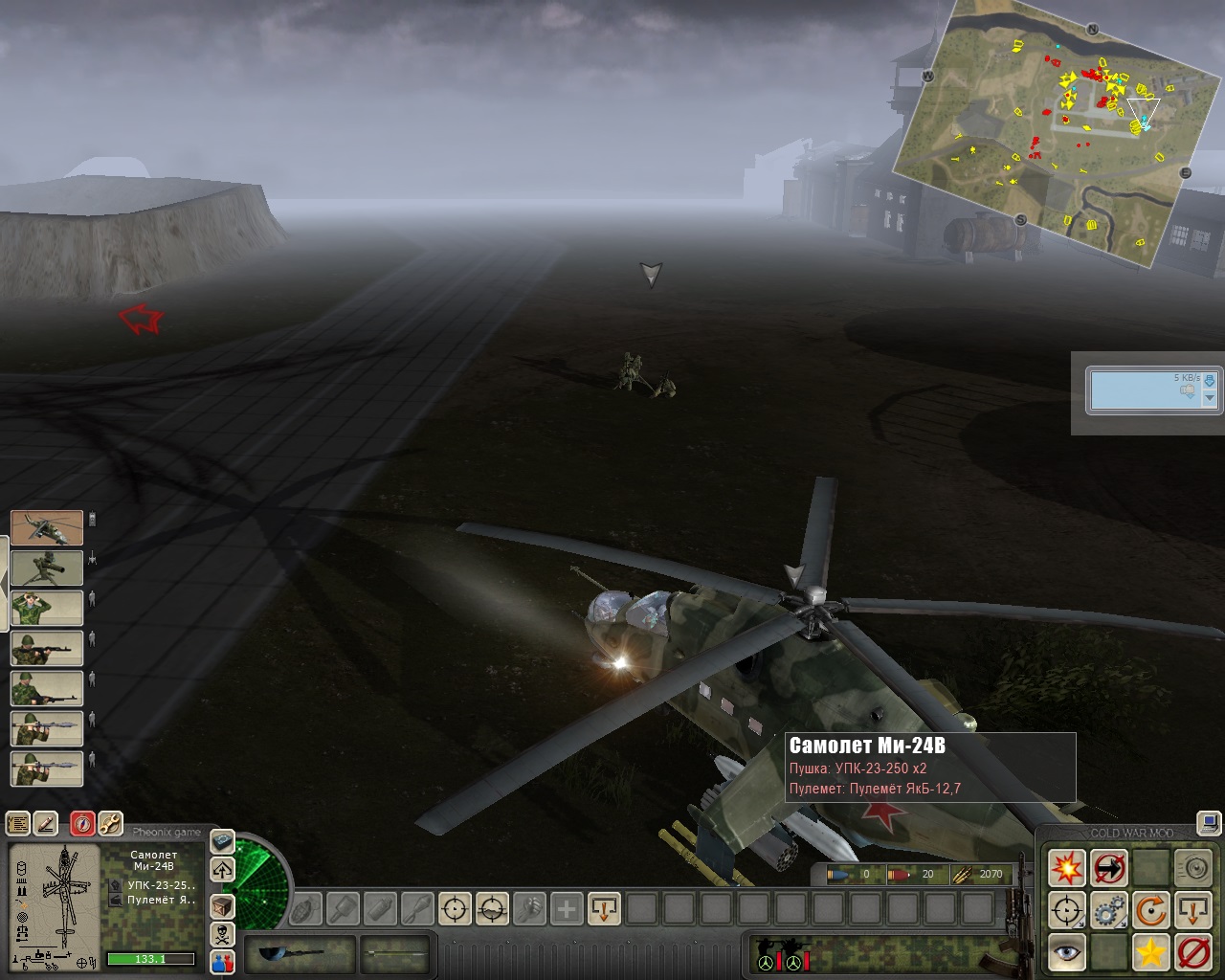
Task: Activate the explosion attack order
Action: coord(1066,868)
